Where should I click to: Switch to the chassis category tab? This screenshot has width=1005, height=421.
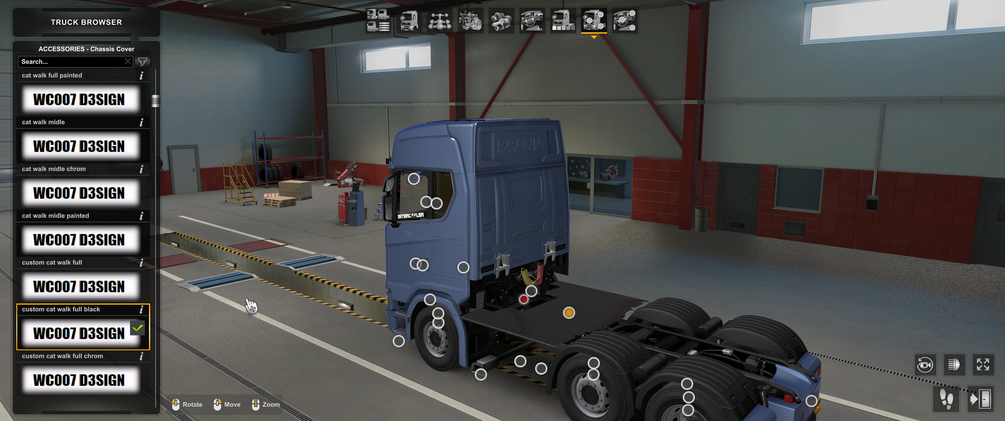pos(439,20)
